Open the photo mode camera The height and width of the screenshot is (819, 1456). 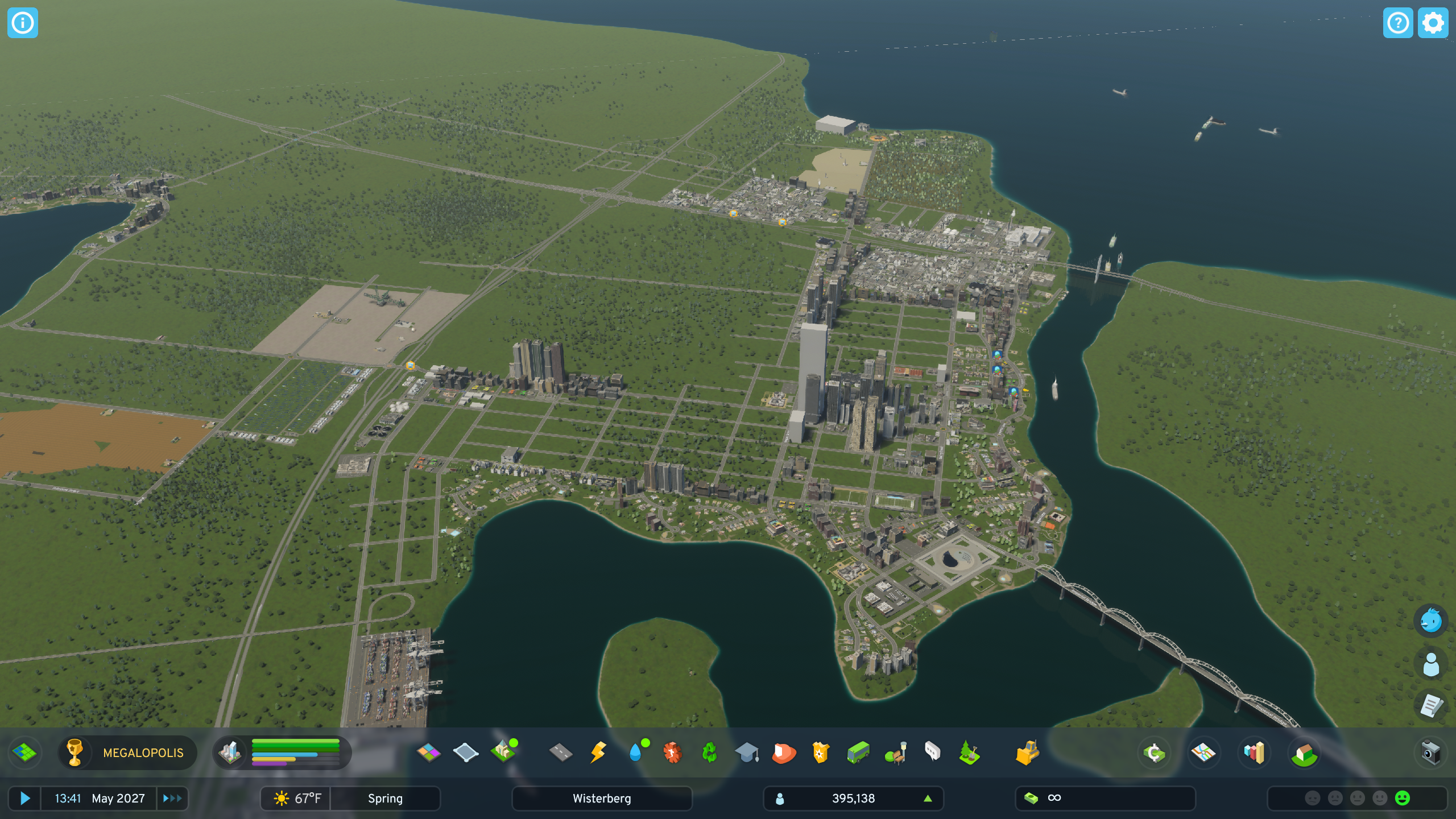click(x=1430, y=752)
